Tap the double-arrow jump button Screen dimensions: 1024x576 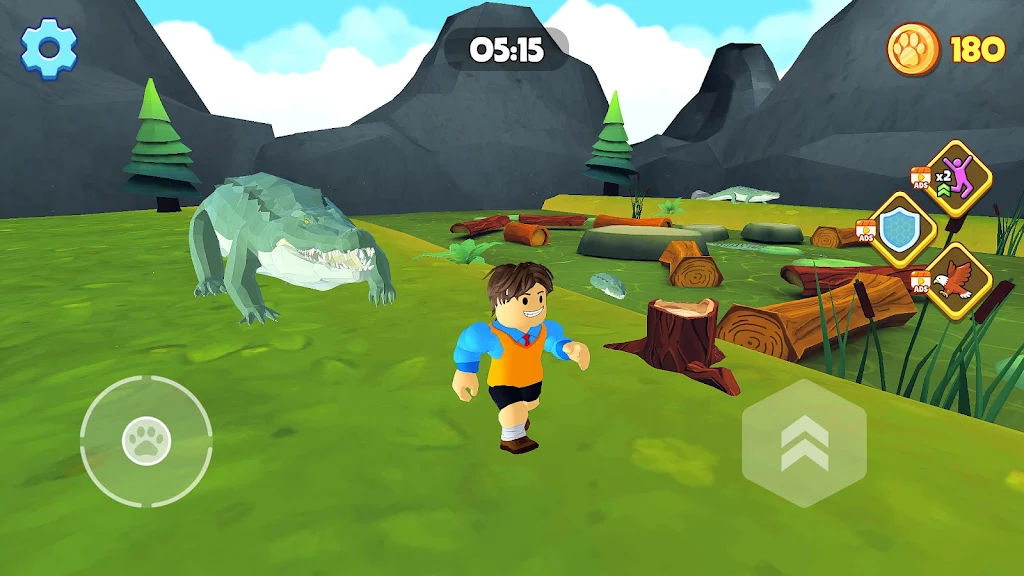(804, 443)
